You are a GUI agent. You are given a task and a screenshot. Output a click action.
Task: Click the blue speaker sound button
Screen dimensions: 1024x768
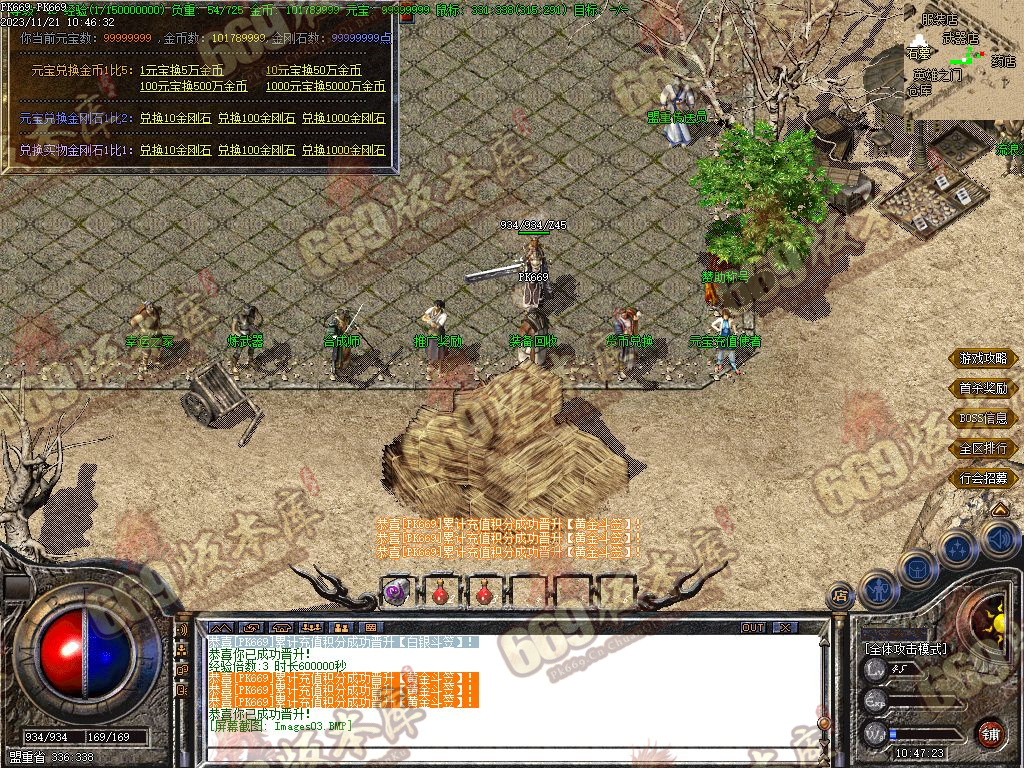(x=999, y=541)
